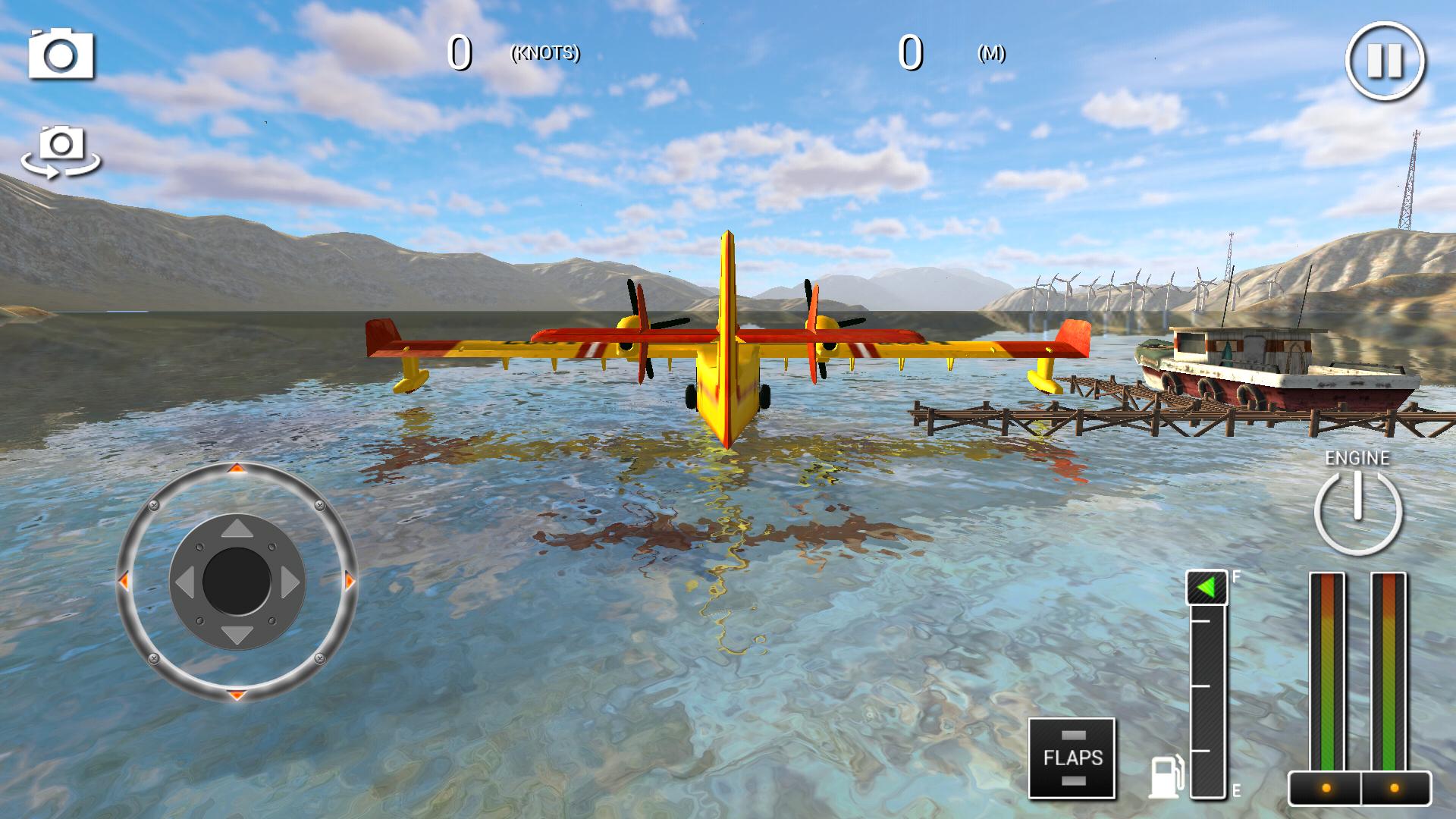The height and width of the screenshot is (819, 1456).
Task: Toggle the FLAPS control
Action: tap(1072, 758)
